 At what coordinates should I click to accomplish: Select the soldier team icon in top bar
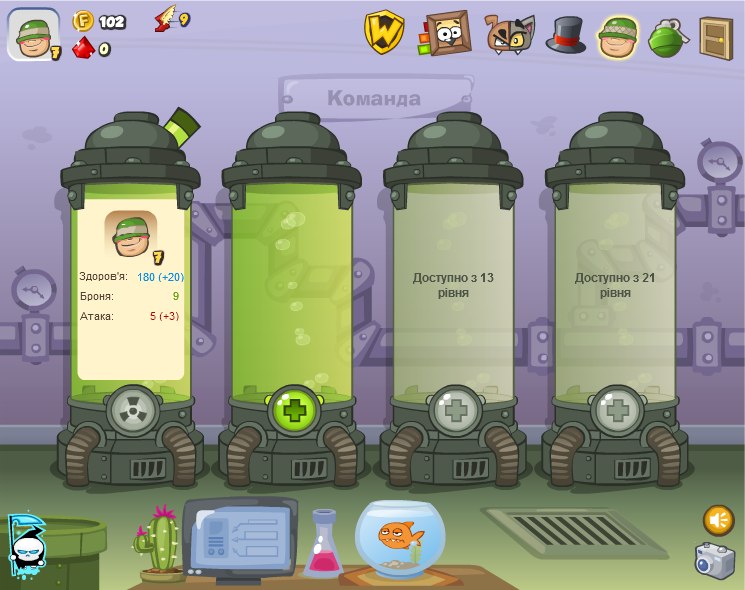pyautogui.click(x=619, y=35)
